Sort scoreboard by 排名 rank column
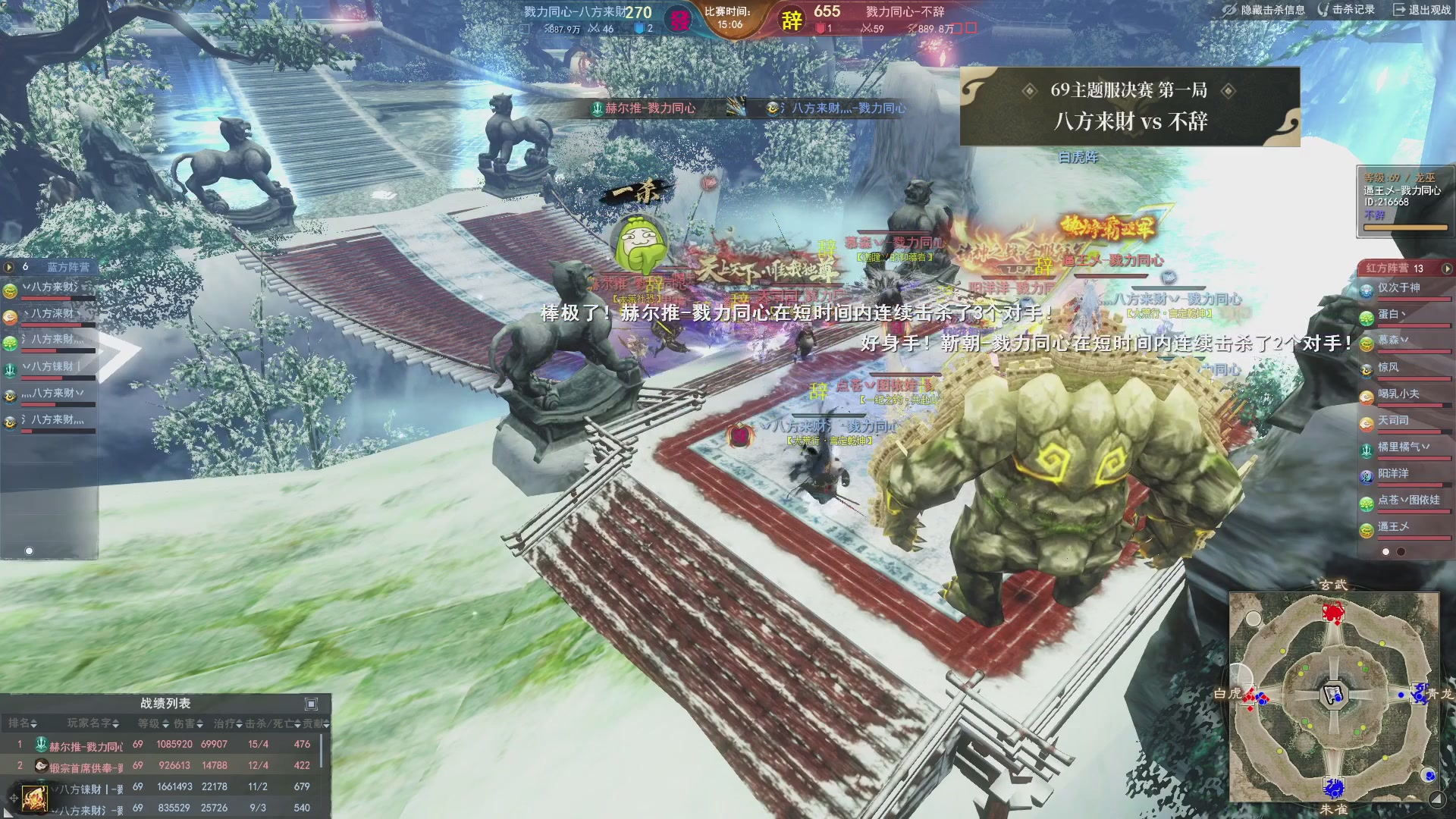The width and height of the screenshot is (1456, 819). (x=23, y=724)
